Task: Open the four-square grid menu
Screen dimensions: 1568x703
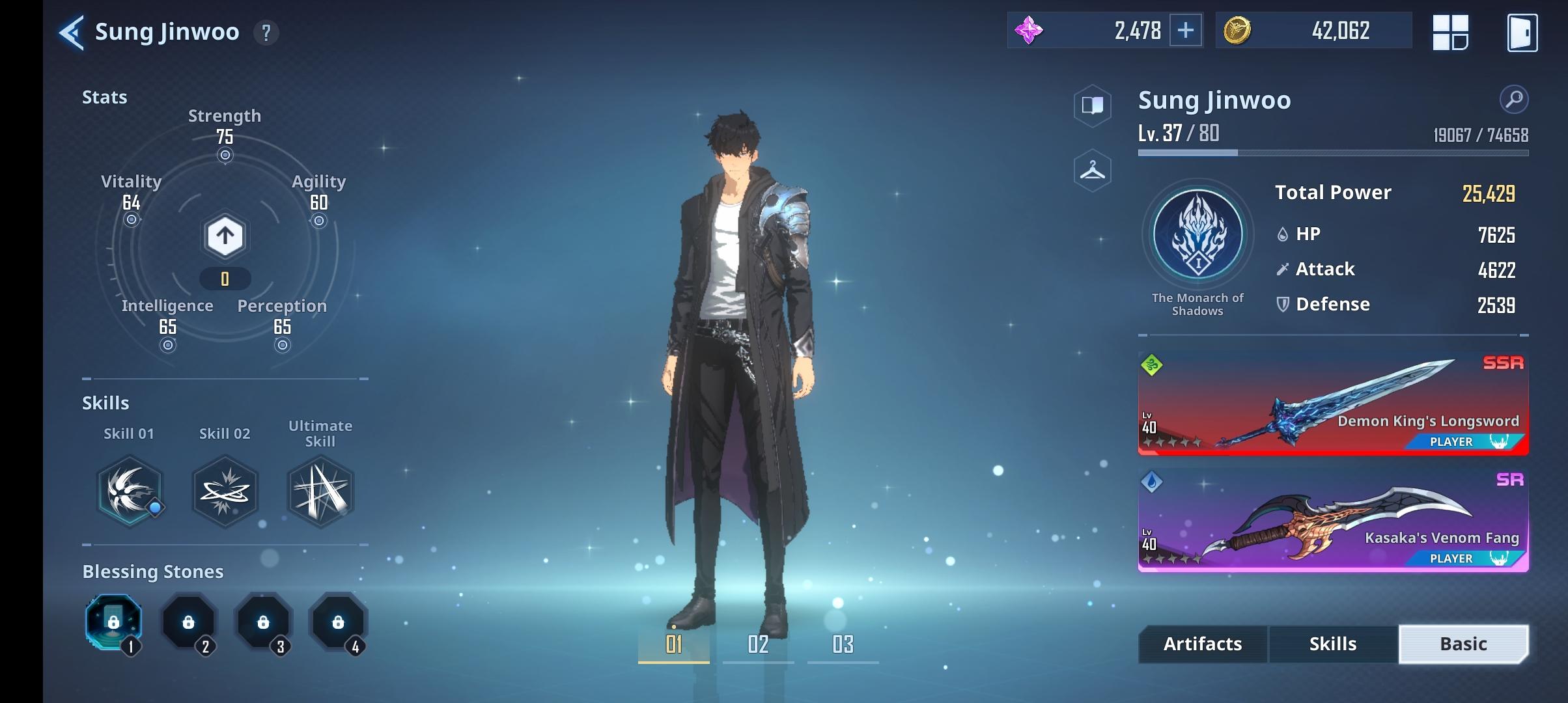Action: [x=1450, y=33]
